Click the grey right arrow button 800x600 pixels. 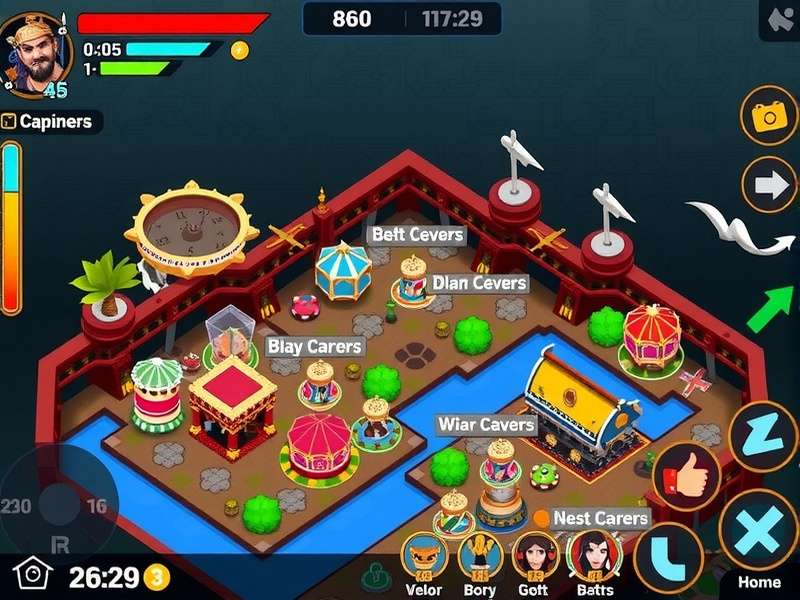pyautogui.click(x=768, y=185)
